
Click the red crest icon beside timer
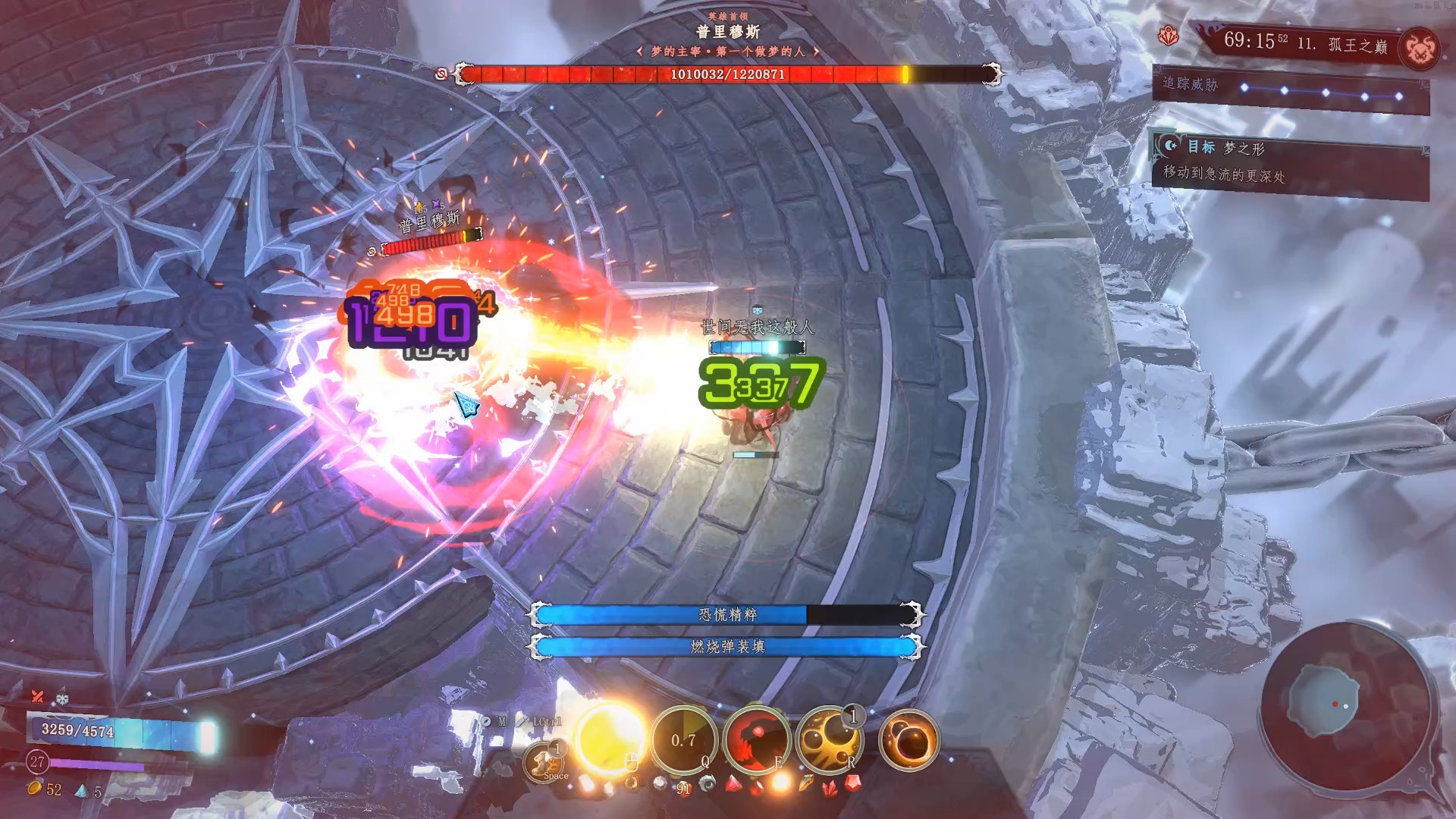click(x=1169, y=36)
